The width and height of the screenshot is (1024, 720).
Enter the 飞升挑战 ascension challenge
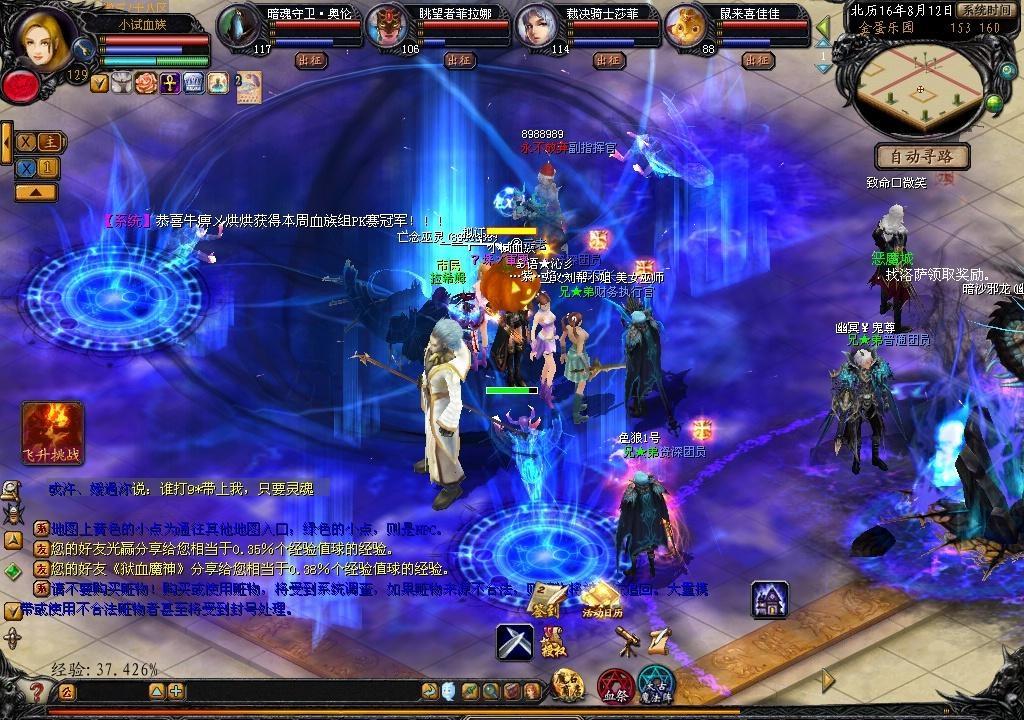[52, 433]
